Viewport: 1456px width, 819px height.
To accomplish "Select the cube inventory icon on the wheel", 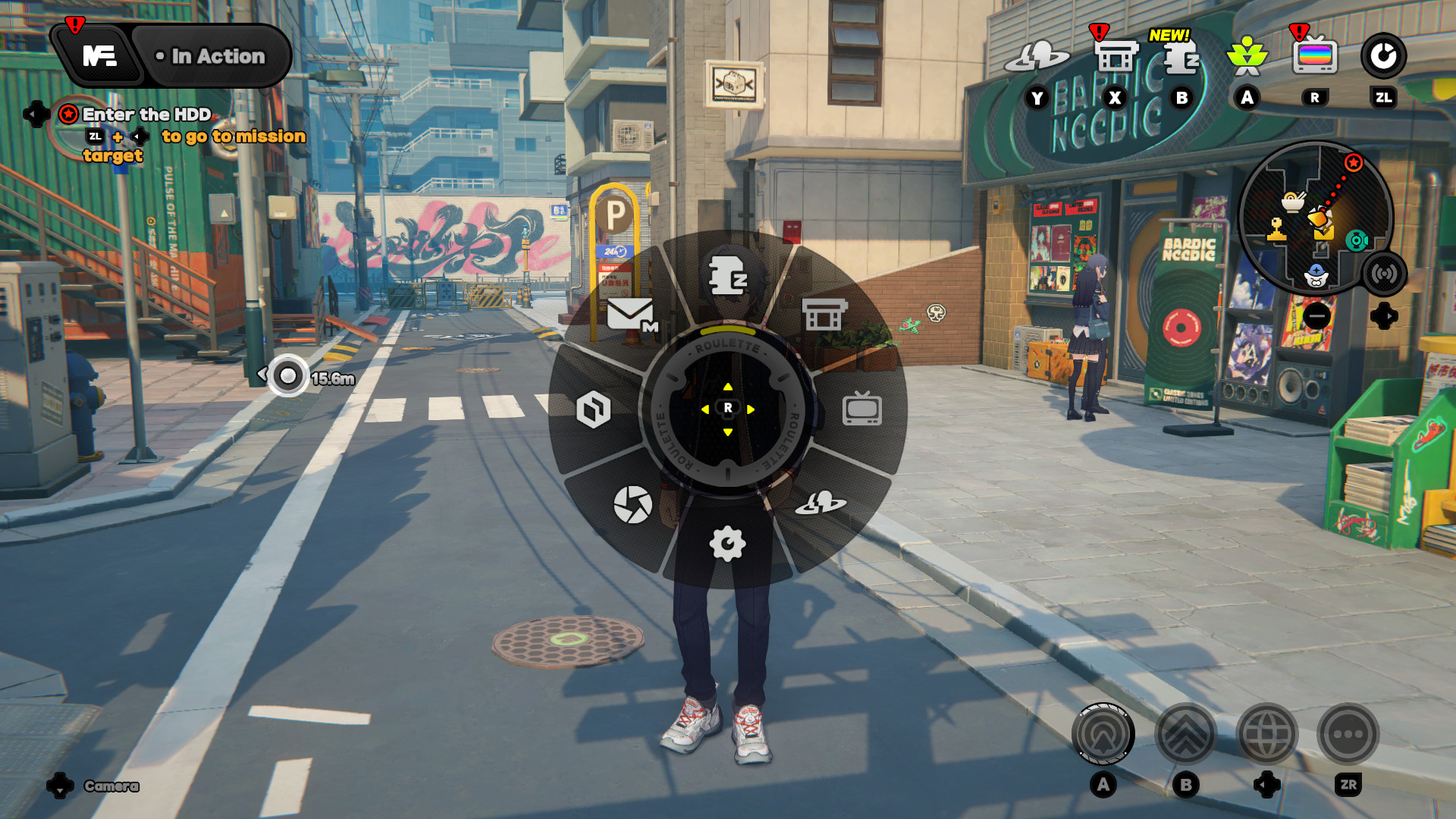I will pyautogui.click(x=593, y=409).
